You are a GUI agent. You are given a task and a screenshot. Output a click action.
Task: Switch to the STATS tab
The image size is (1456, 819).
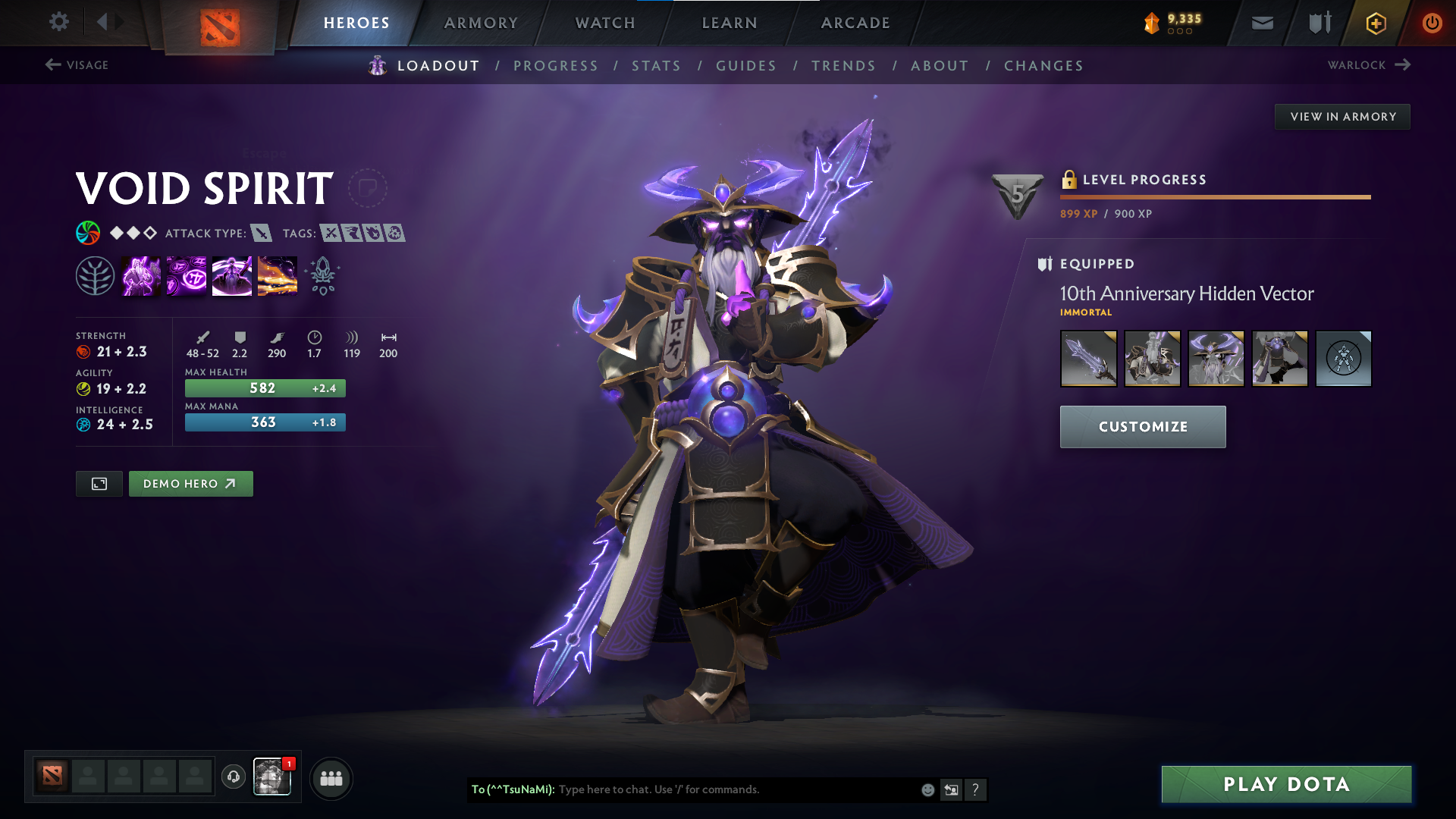[657, 65]
